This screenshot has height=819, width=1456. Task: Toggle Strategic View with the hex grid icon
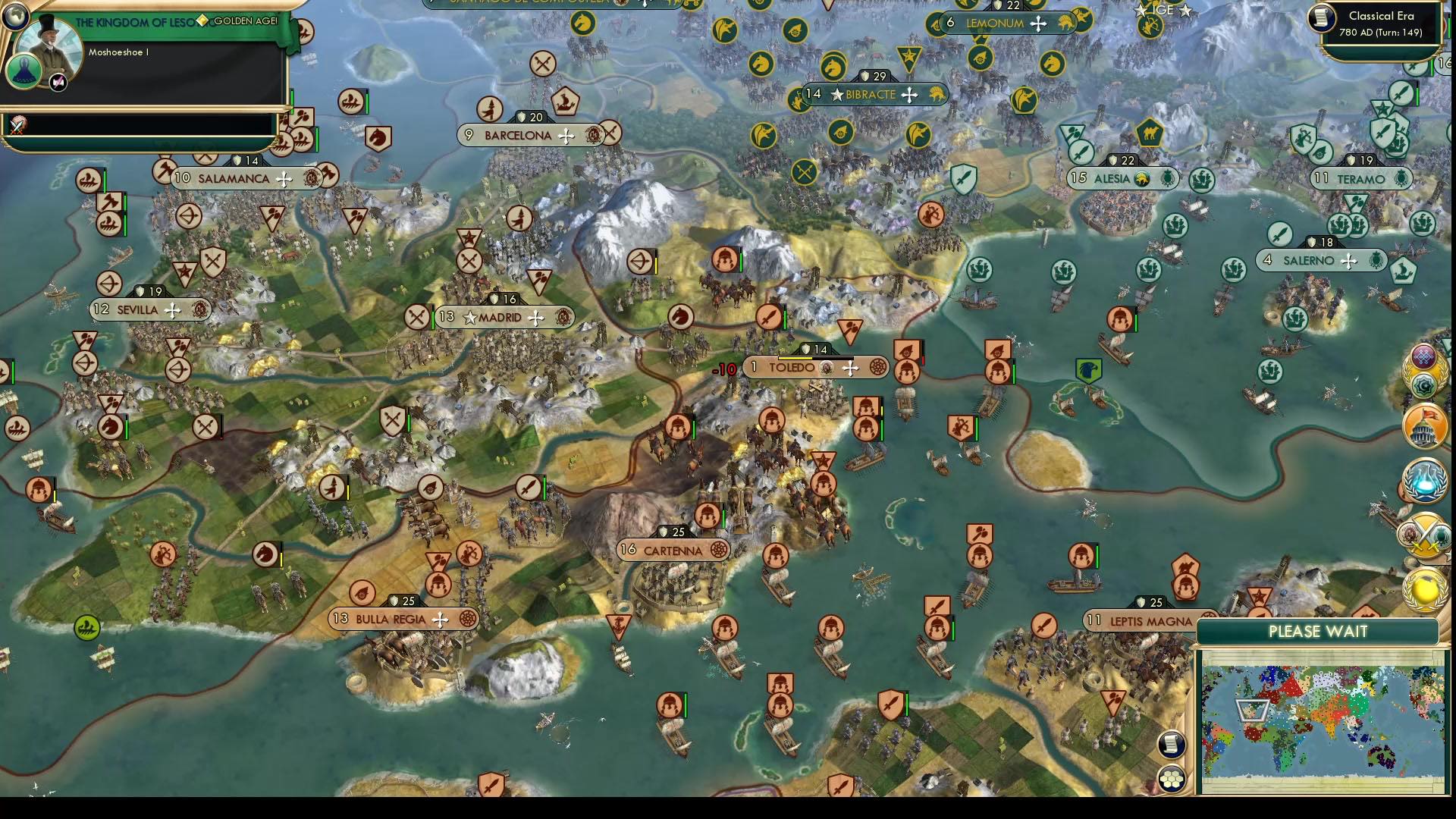tap(1173, 777)
